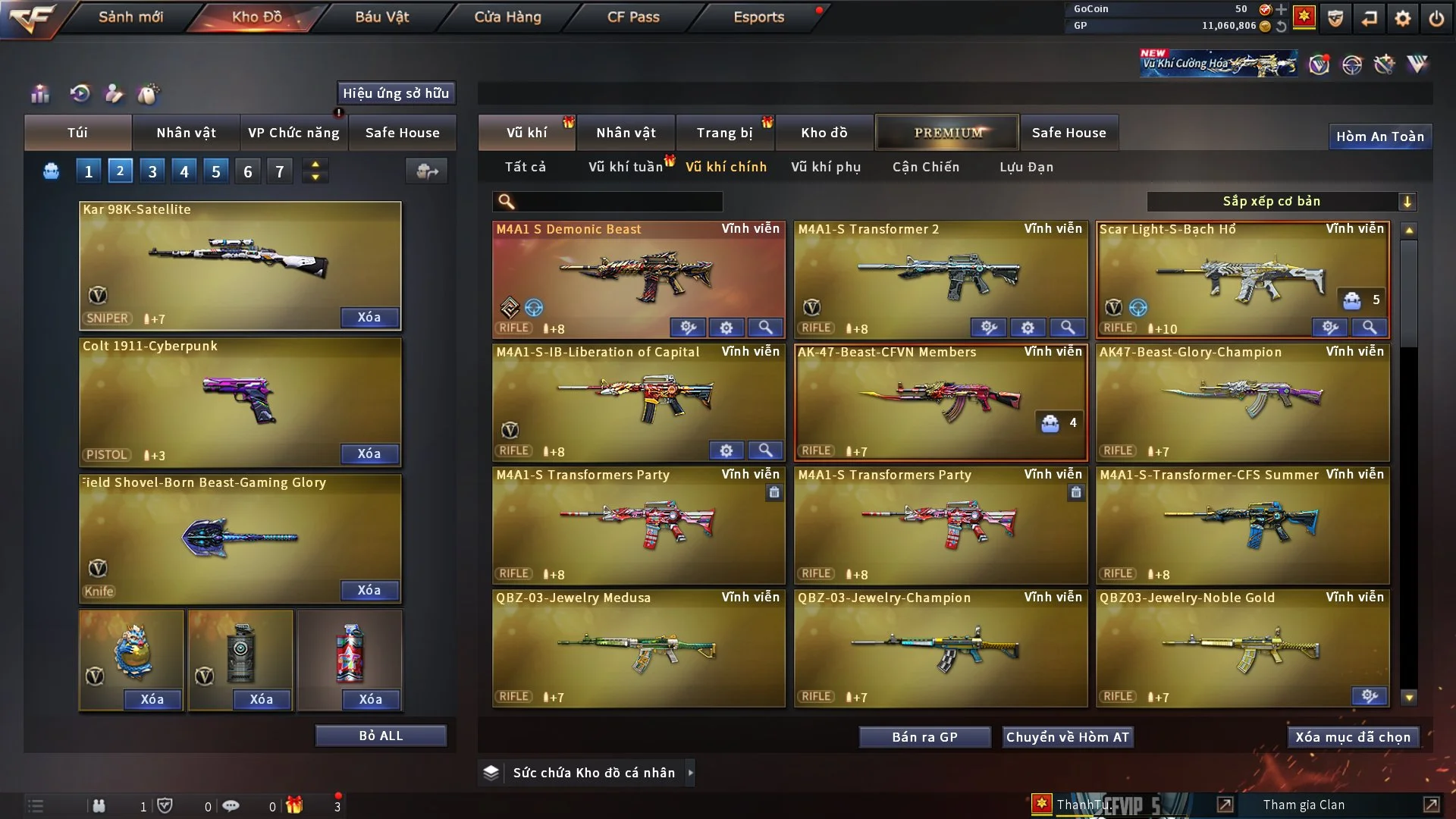Switch to the Nhân vật bag tab

tap(186, 133)
